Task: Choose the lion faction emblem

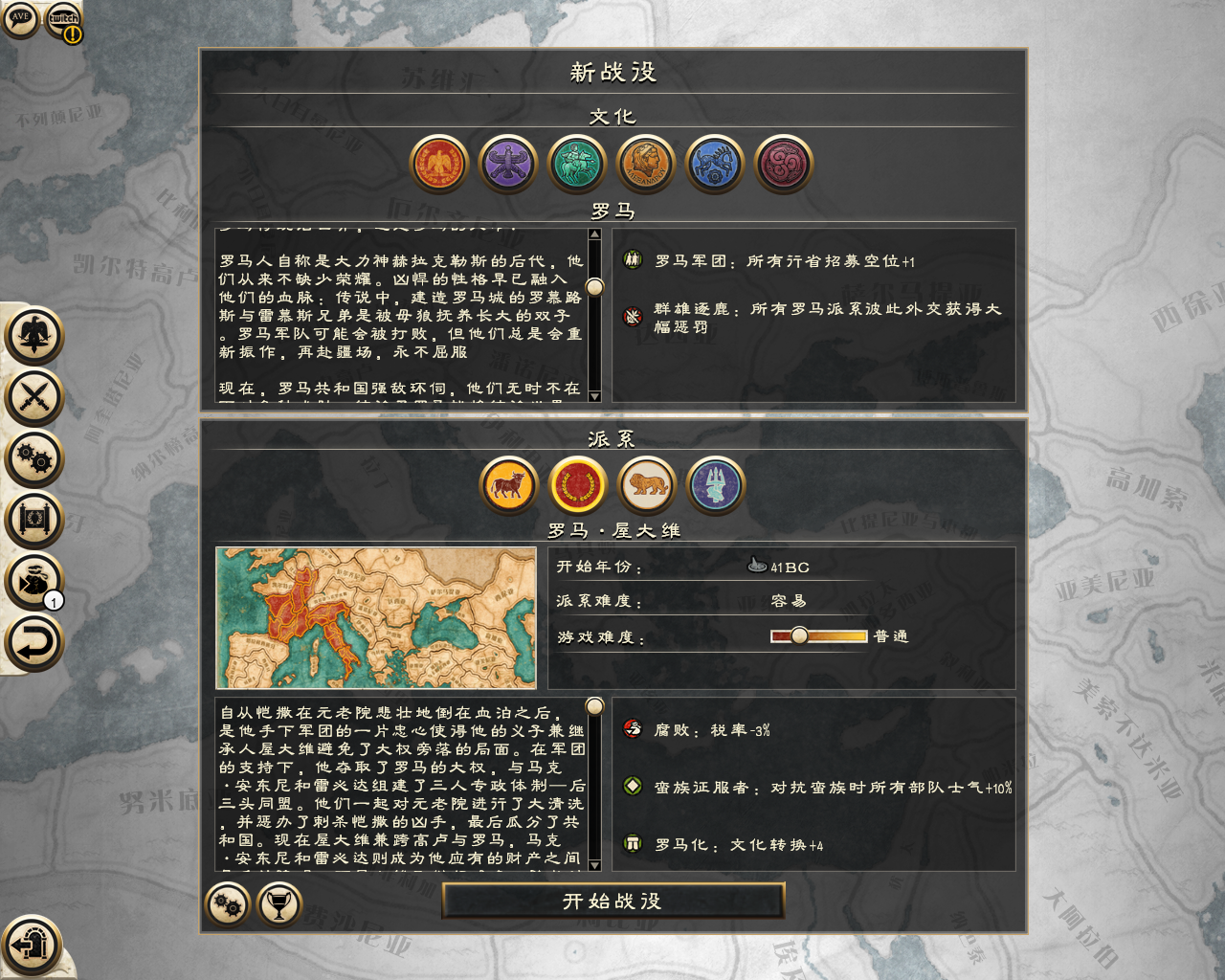Action: click(647, 485)
